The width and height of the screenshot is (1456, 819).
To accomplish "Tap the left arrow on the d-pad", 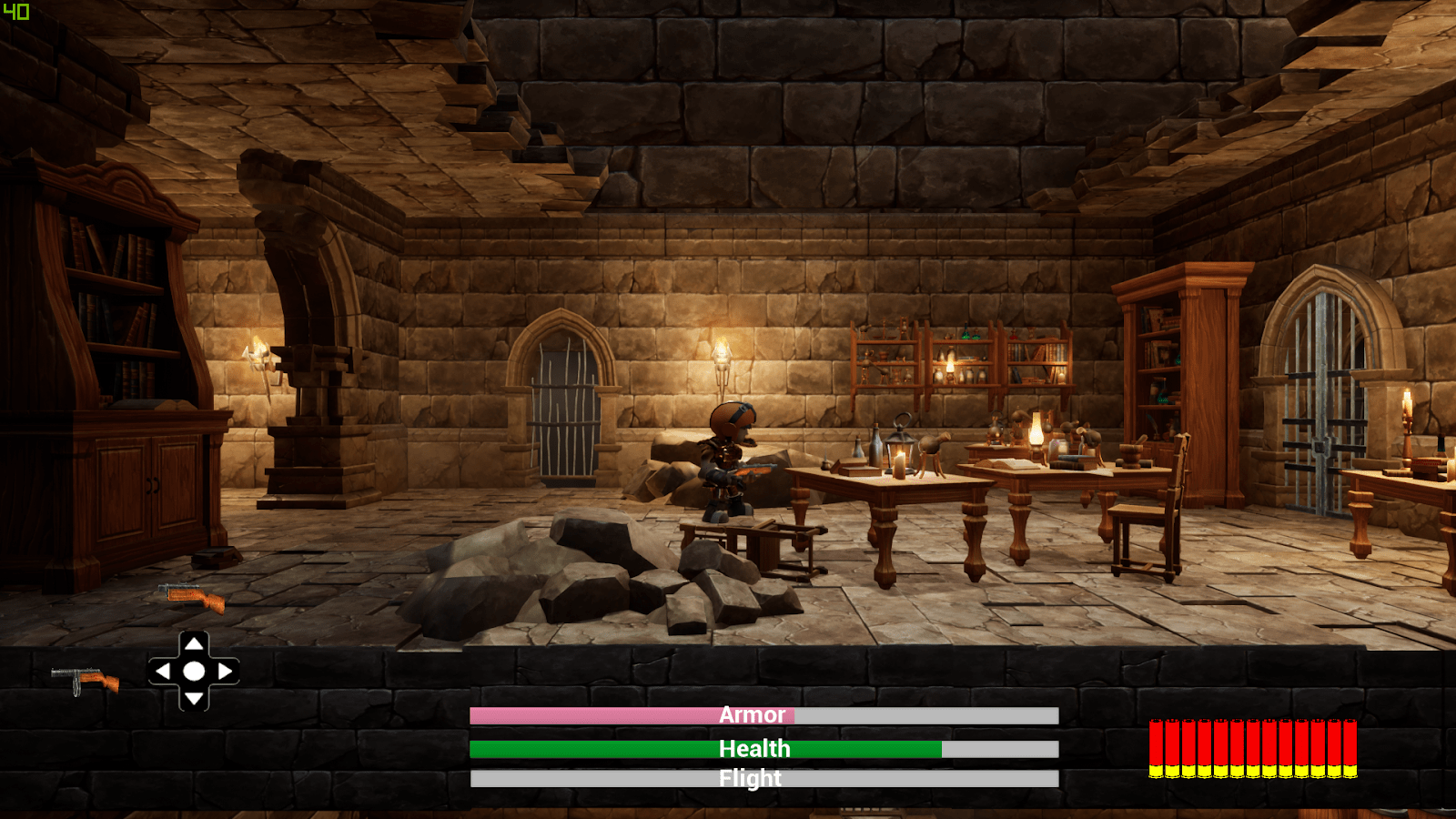I will coord(164,672).
